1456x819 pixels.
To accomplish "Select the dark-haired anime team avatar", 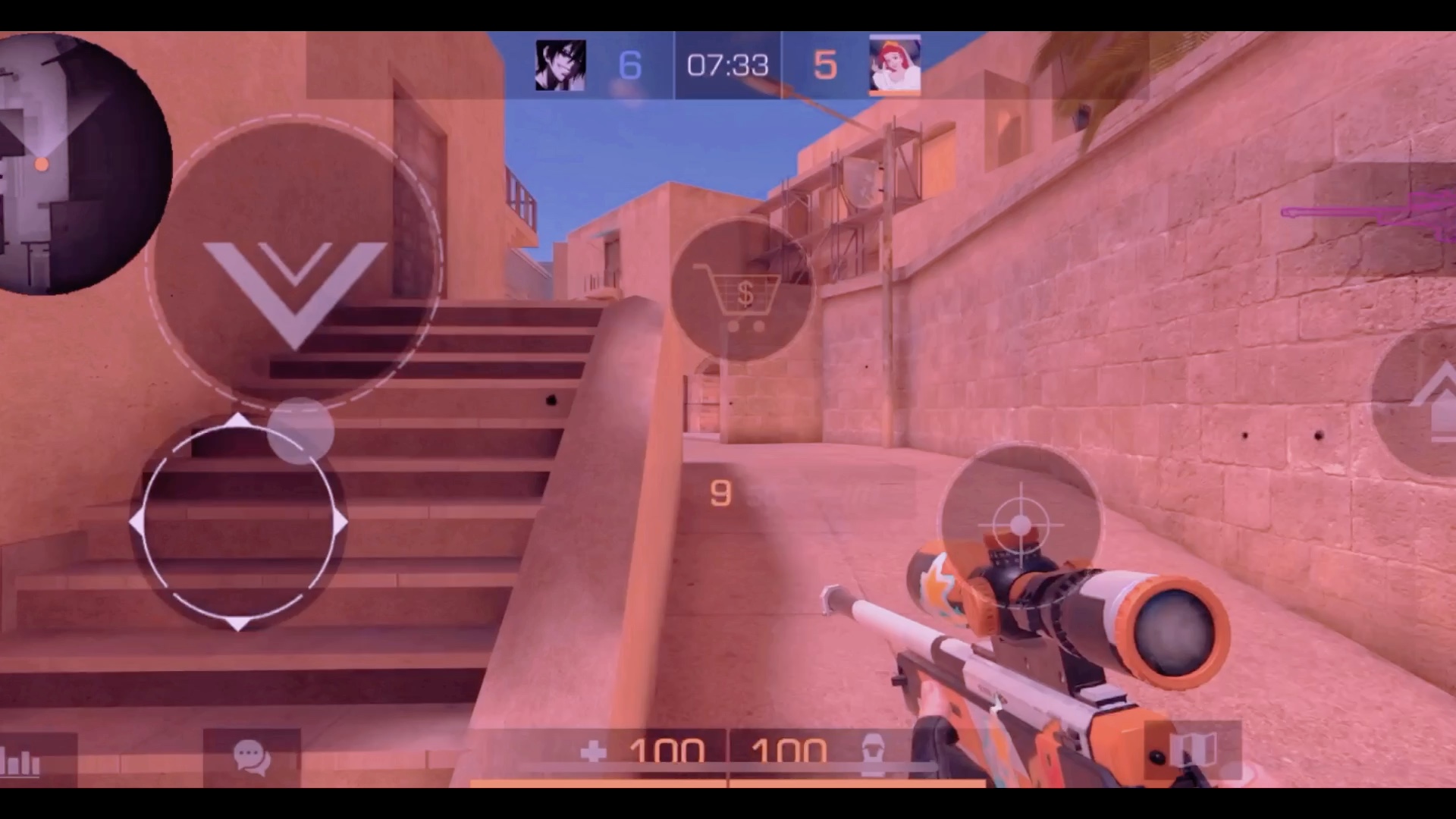I will (560, 66).
